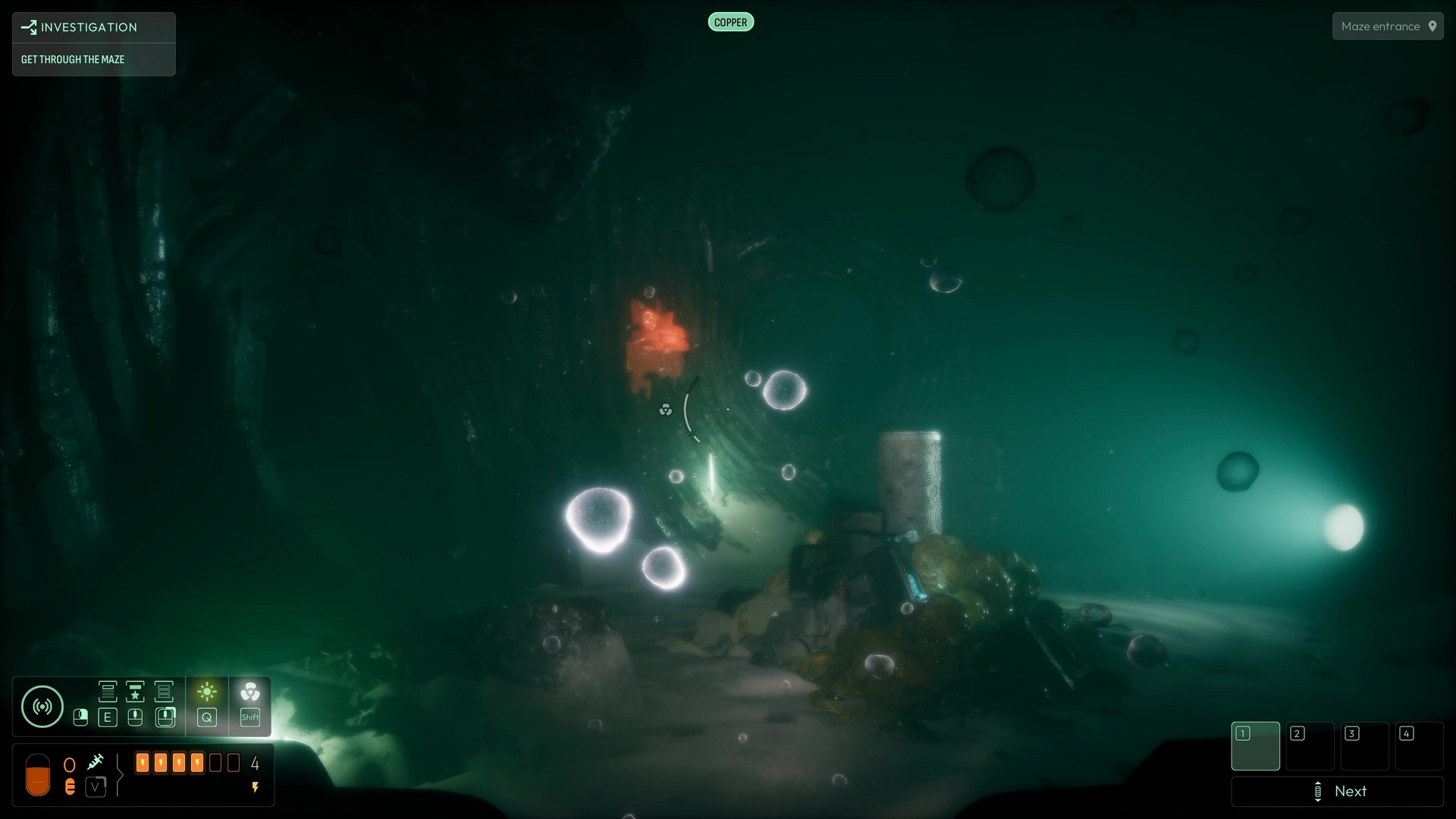
Task: Toggle the V keybind battery swap icon
Action: (96, 788)
